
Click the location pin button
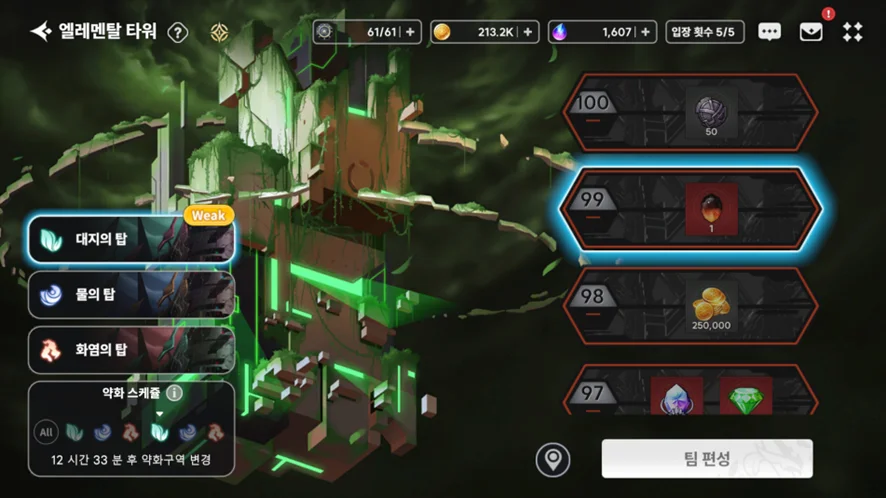(552, 459)
